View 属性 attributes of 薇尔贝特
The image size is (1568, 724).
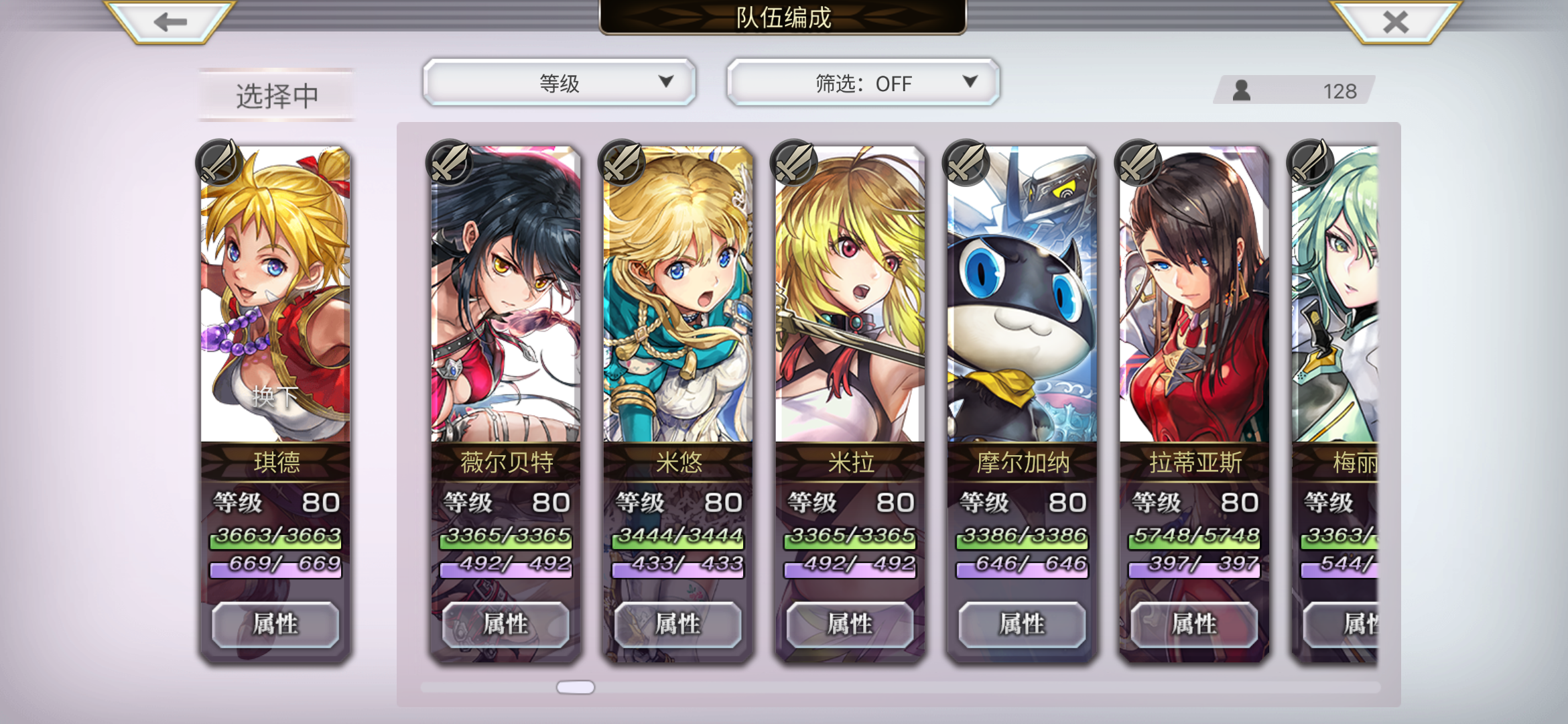click(505, 624)
